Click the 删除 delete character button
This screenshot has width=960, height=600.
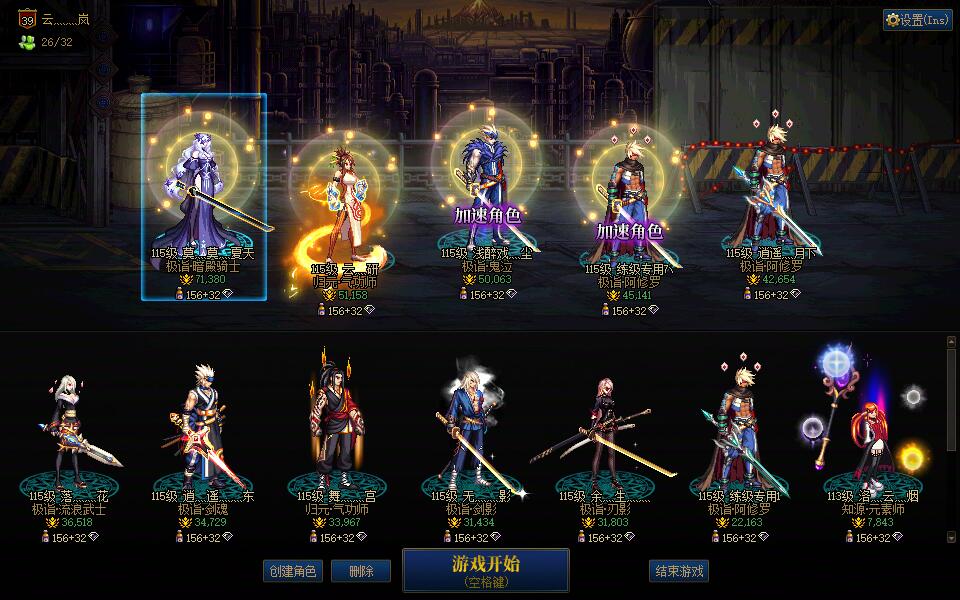361,571
